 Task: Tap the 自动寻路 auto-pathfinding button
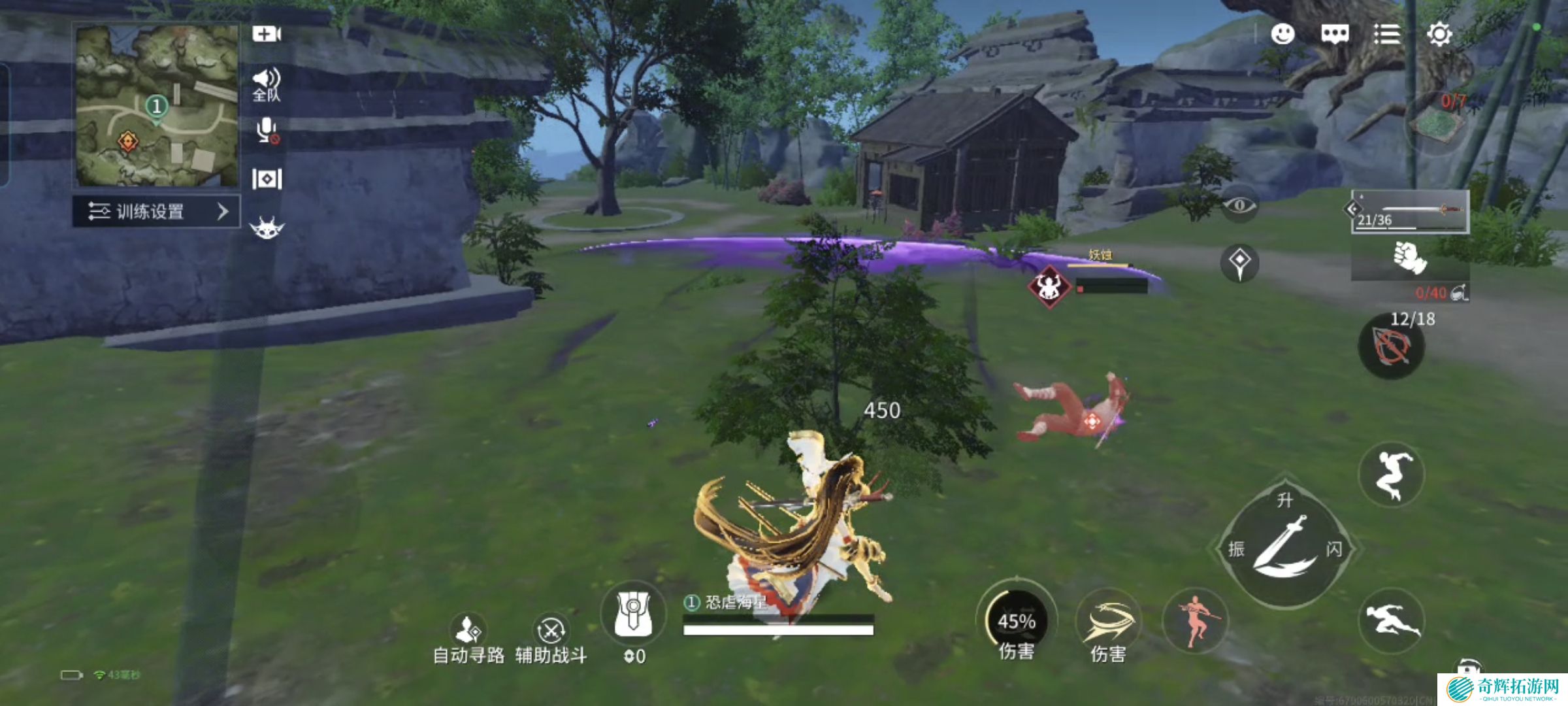pyautogui.click(x=468, y=639)
